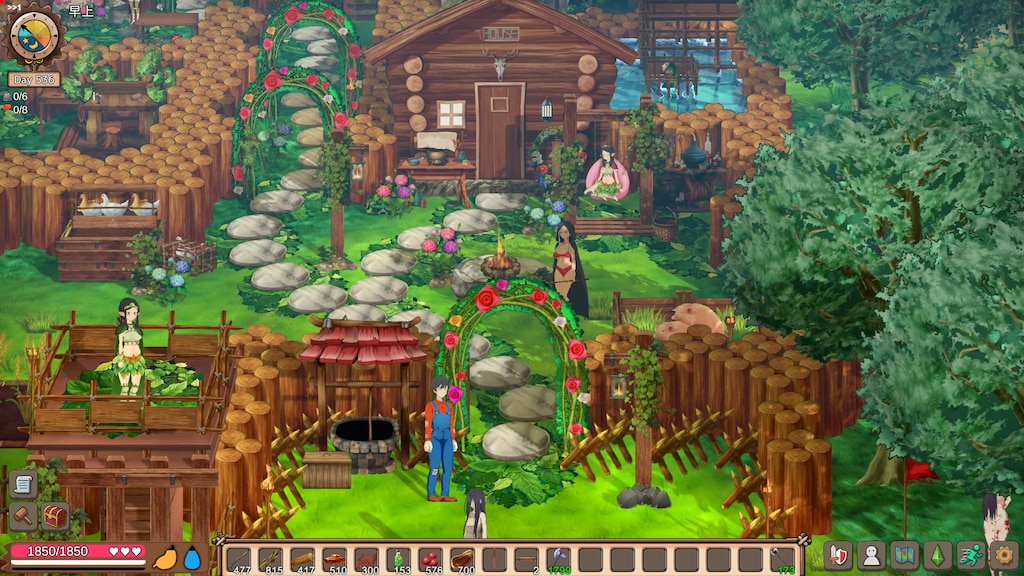
Task: Click the green crystal icon
Action: tap(938, 555)
